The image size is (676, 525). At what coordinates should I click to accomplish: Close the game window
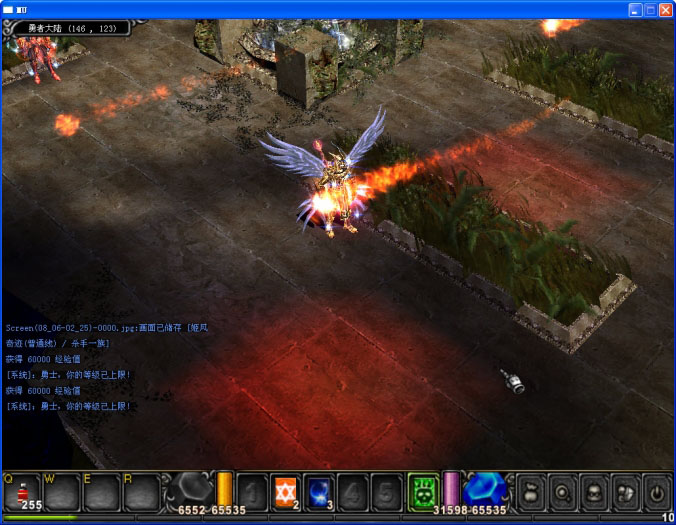click(665, 9)
